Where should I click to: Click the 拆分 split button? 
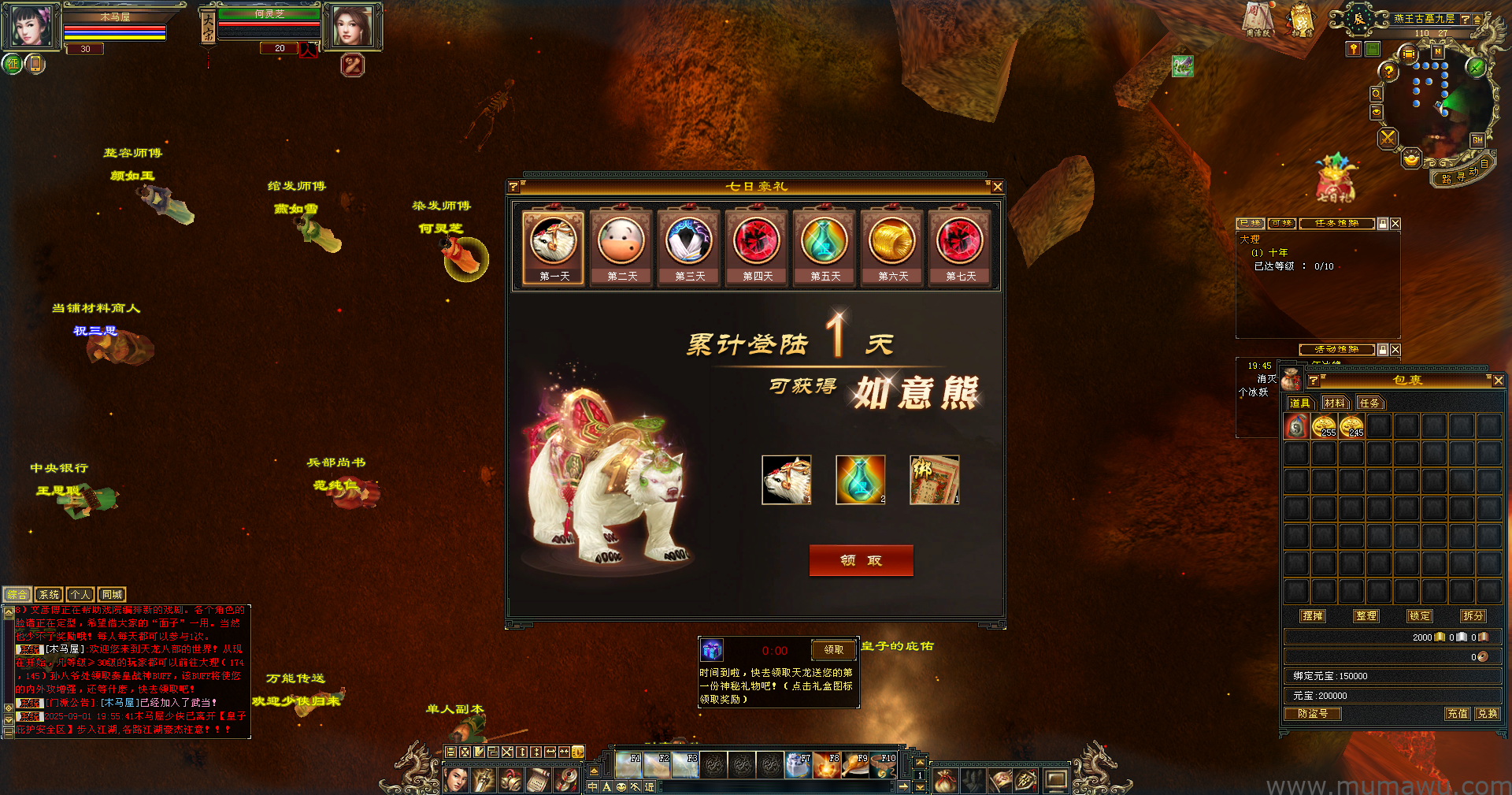click(x=1473, y=616)
